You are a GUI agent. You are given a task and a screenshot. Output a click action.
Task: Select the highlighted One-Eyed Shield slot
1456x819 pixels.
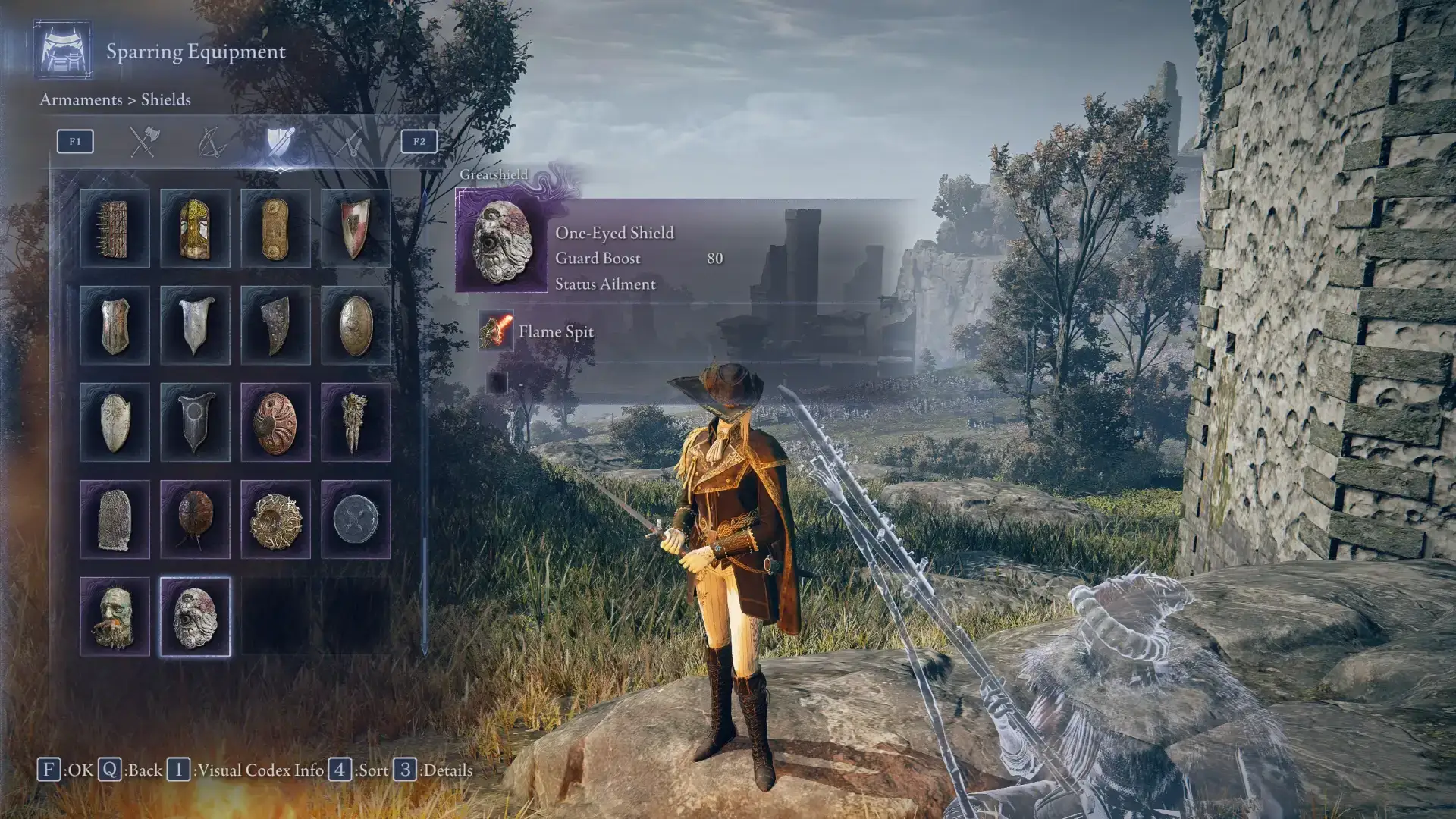[195, 617]
